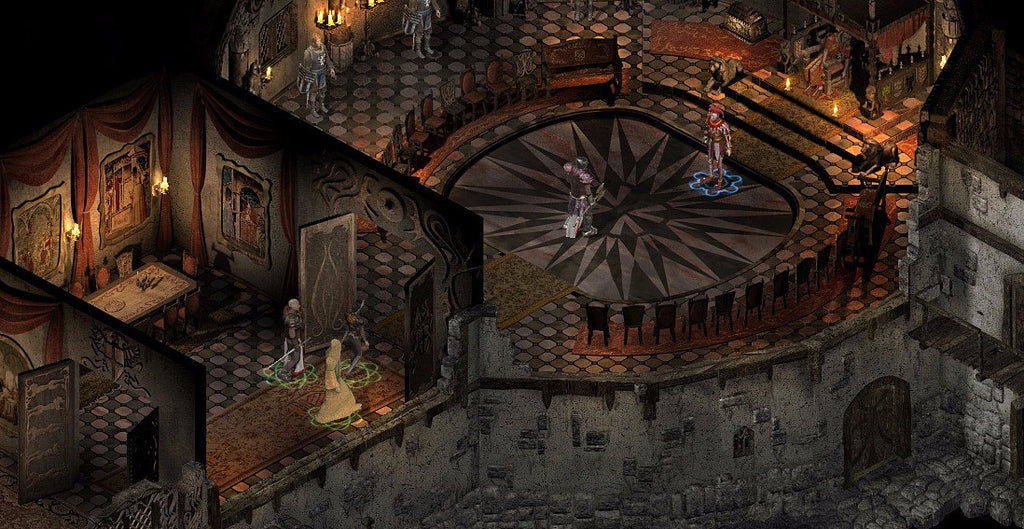Screen dimensions: 1024x529
Task: Select the pale bald swordsman party member
Action: point(292,338)
